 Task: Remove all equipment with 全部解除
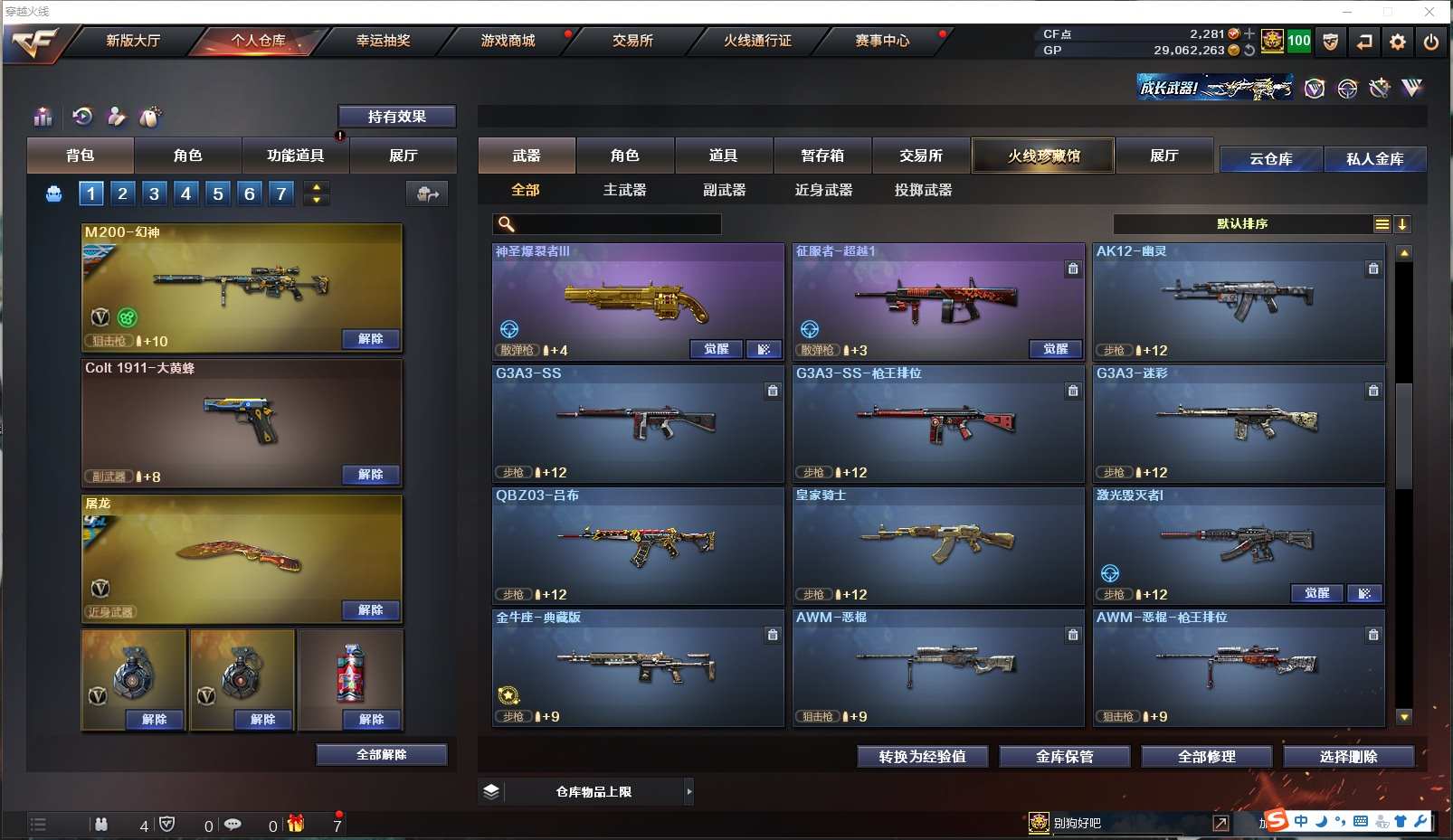click(x=381, y=755)
